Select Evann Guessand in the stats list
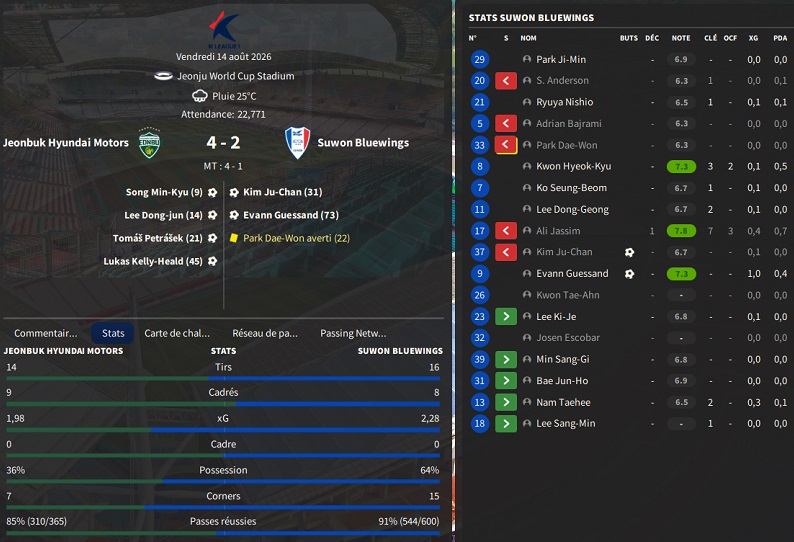 [x=572, y=273]
